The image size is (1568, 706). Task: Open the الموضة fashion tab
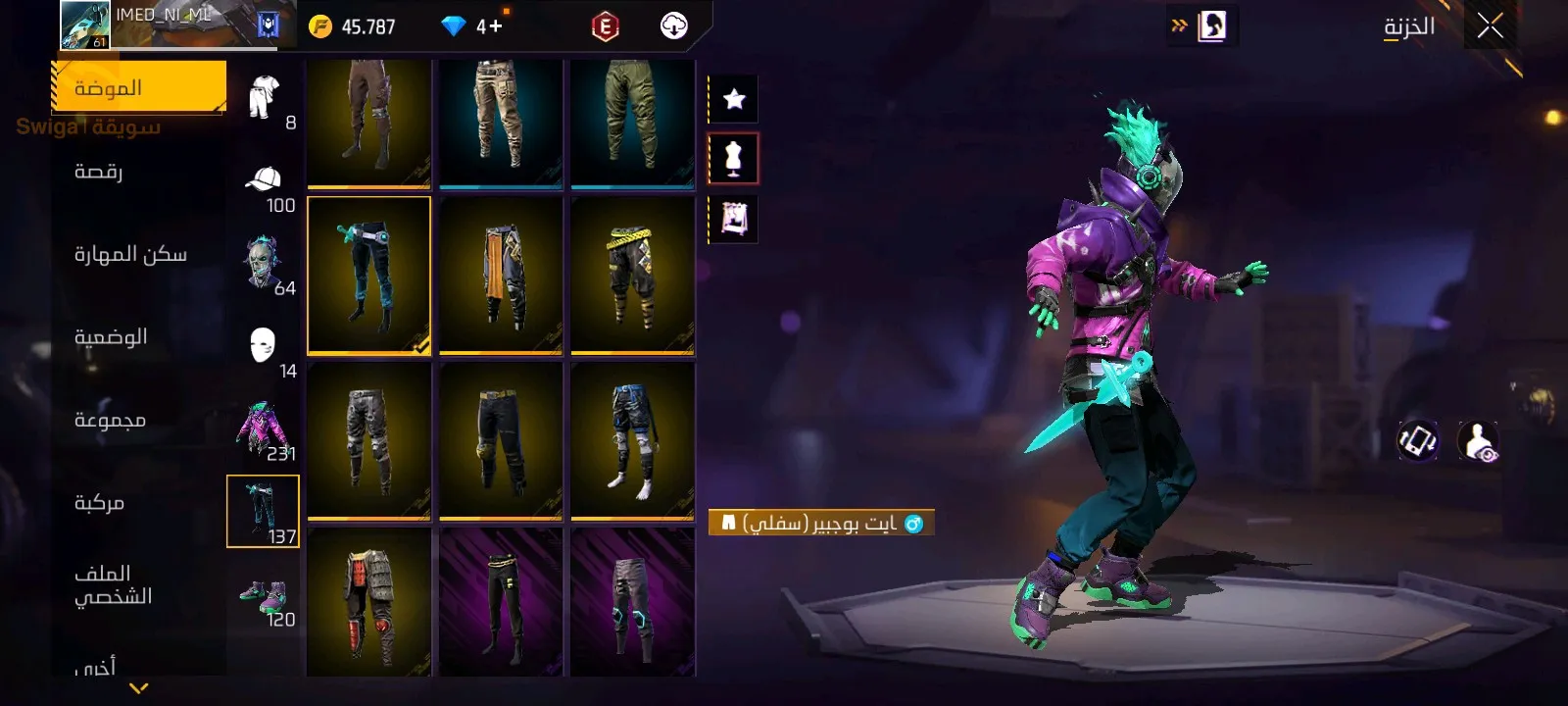[x=138, y=88]
